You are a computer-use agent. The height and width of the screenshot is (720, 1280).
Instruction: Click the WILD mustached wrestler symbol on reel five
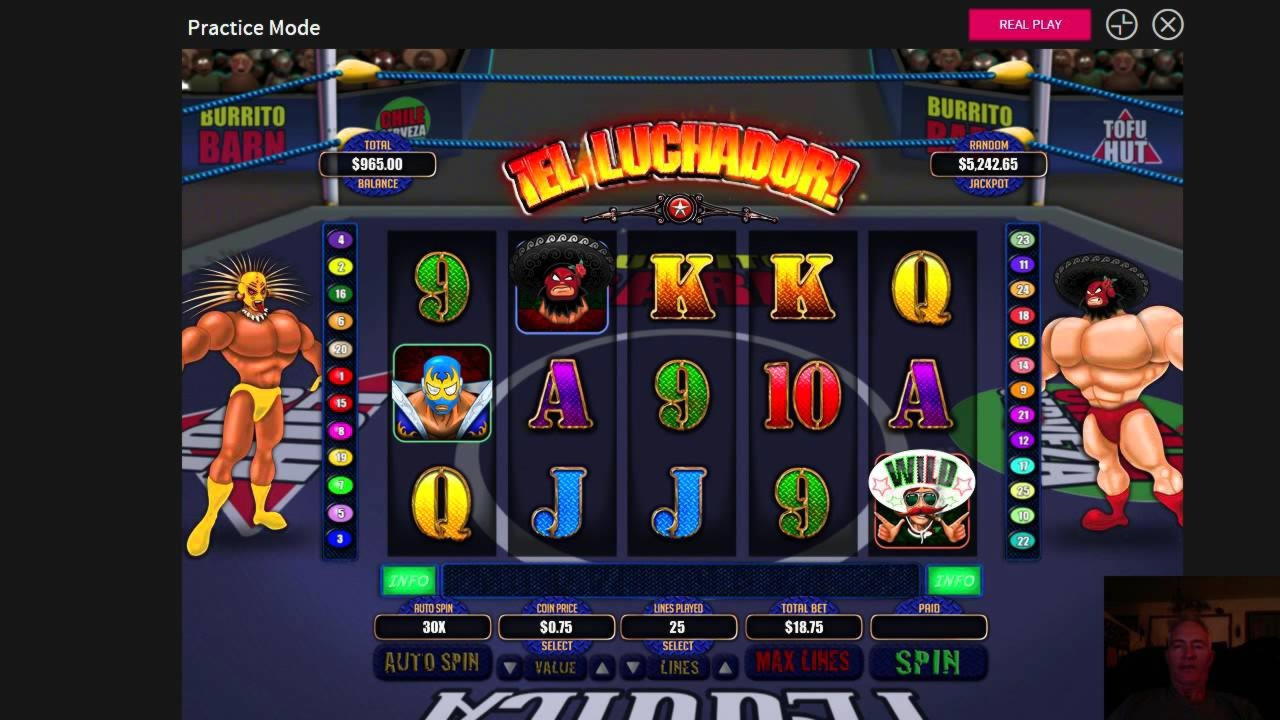tap(920, 501)
